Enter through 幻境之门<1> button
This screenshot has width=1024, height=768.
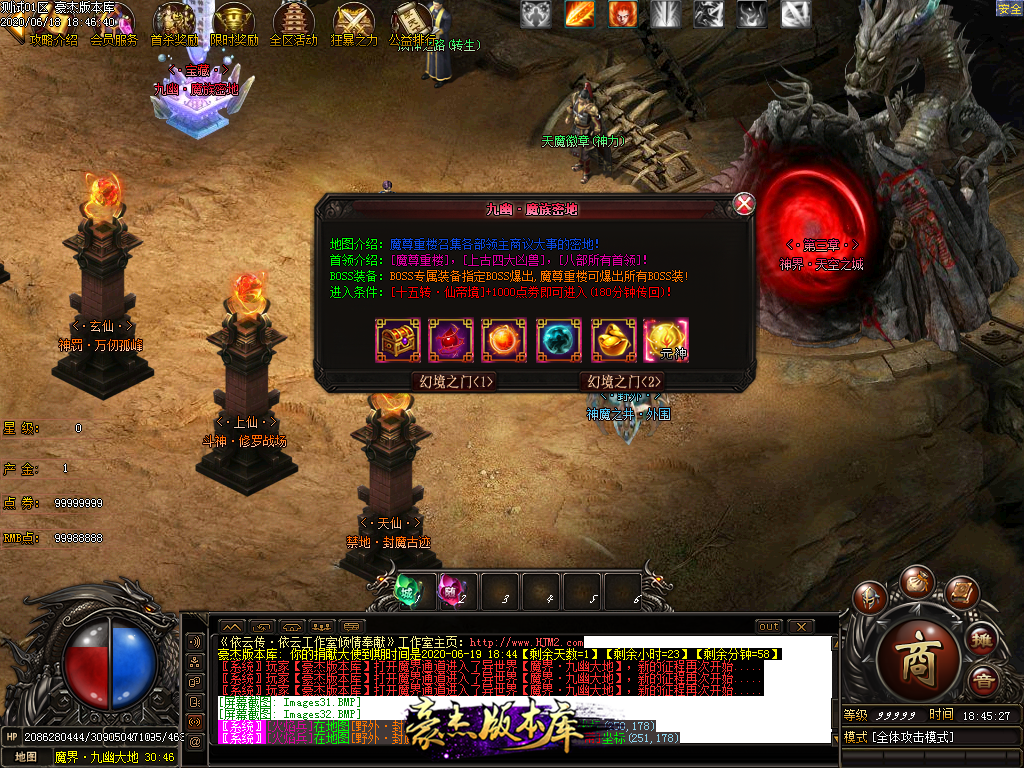pyautogui.click(x=455, y=381)
